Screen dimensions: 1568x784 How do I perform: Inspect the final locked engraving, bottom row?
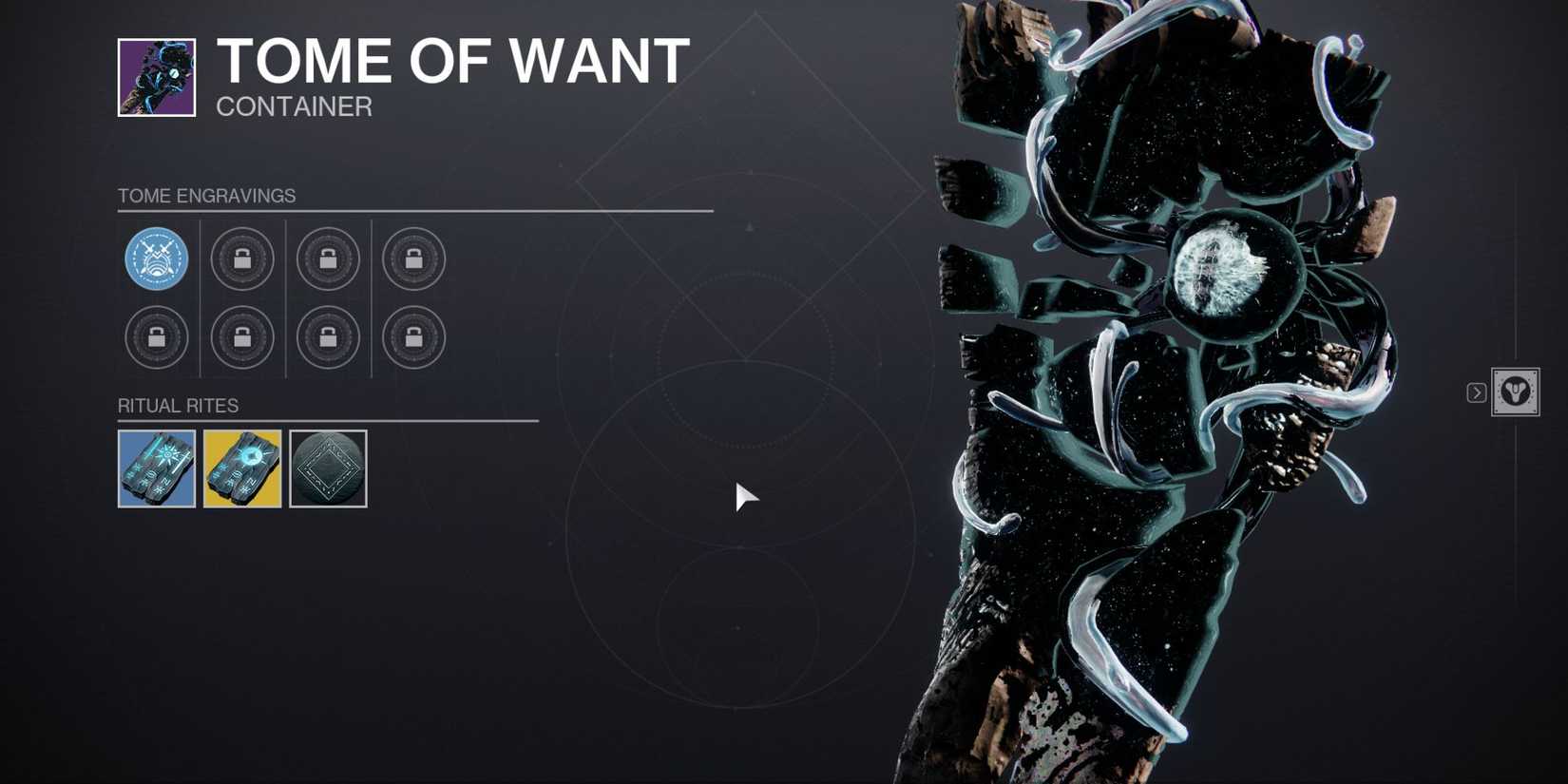[413, 337]
